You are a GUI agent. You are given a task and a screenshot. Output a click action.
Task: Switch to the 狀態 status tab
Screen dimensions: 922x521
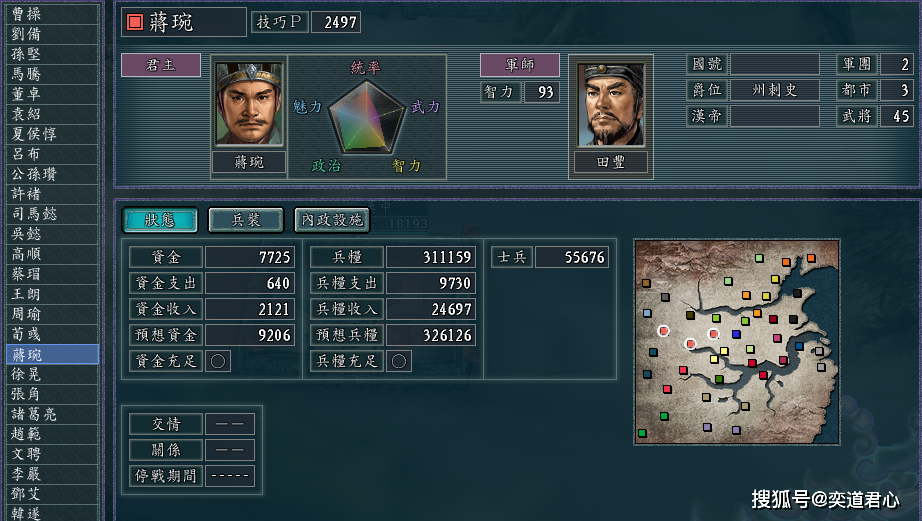[160, 220]
